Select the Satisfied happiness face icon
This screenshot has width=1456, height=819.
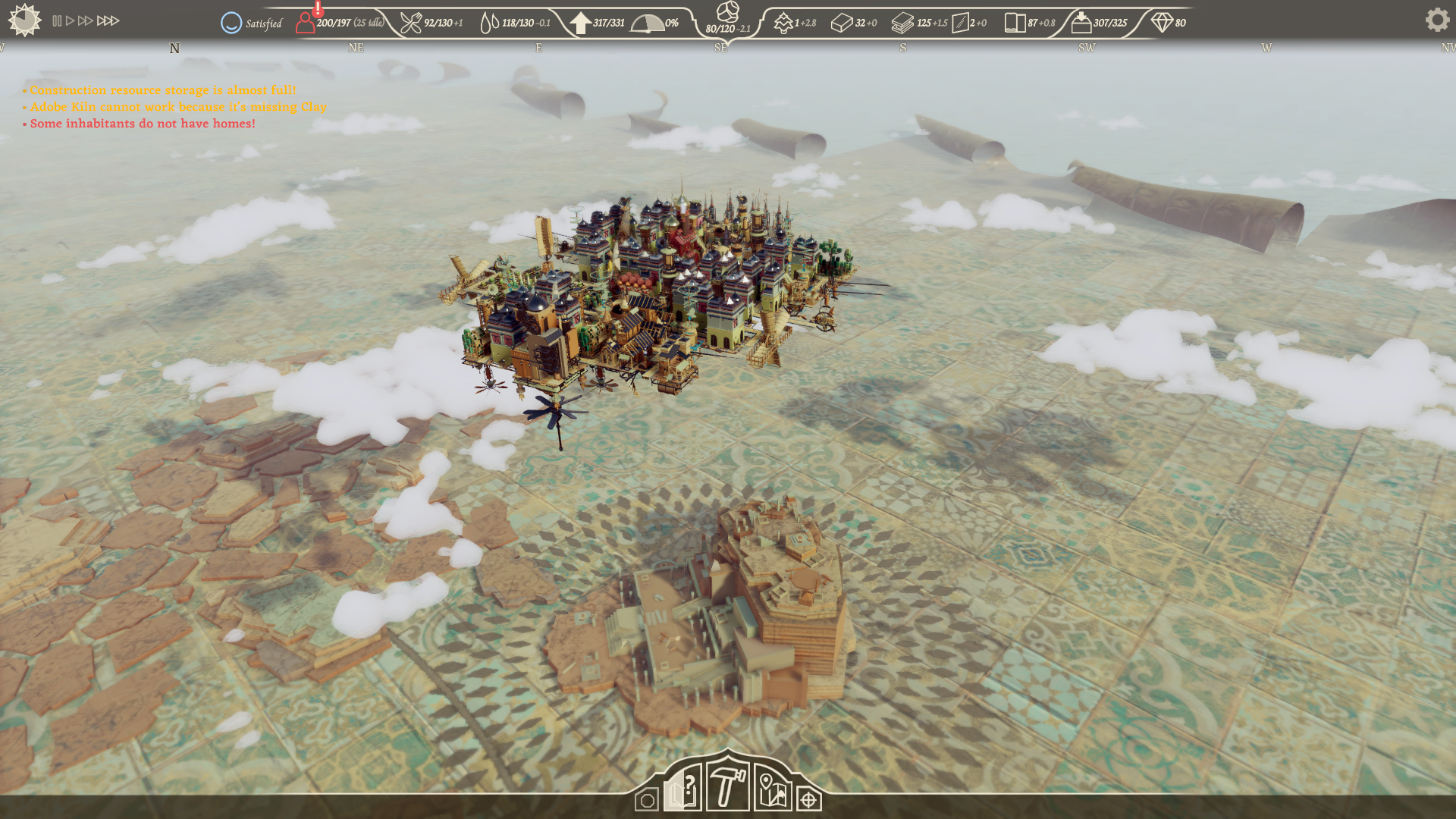tap(231, 23)
